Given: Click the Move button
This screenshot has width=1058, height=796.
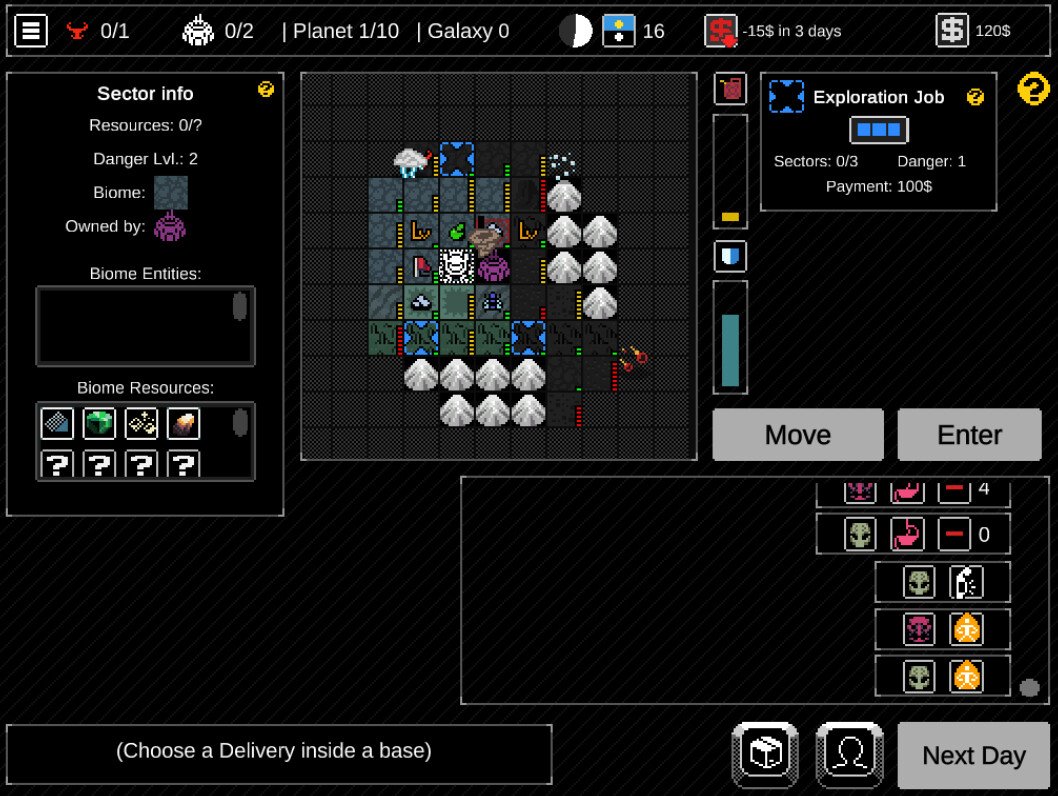Looking at the screenshot, I should pyautogui.click(x=797, y=434).
